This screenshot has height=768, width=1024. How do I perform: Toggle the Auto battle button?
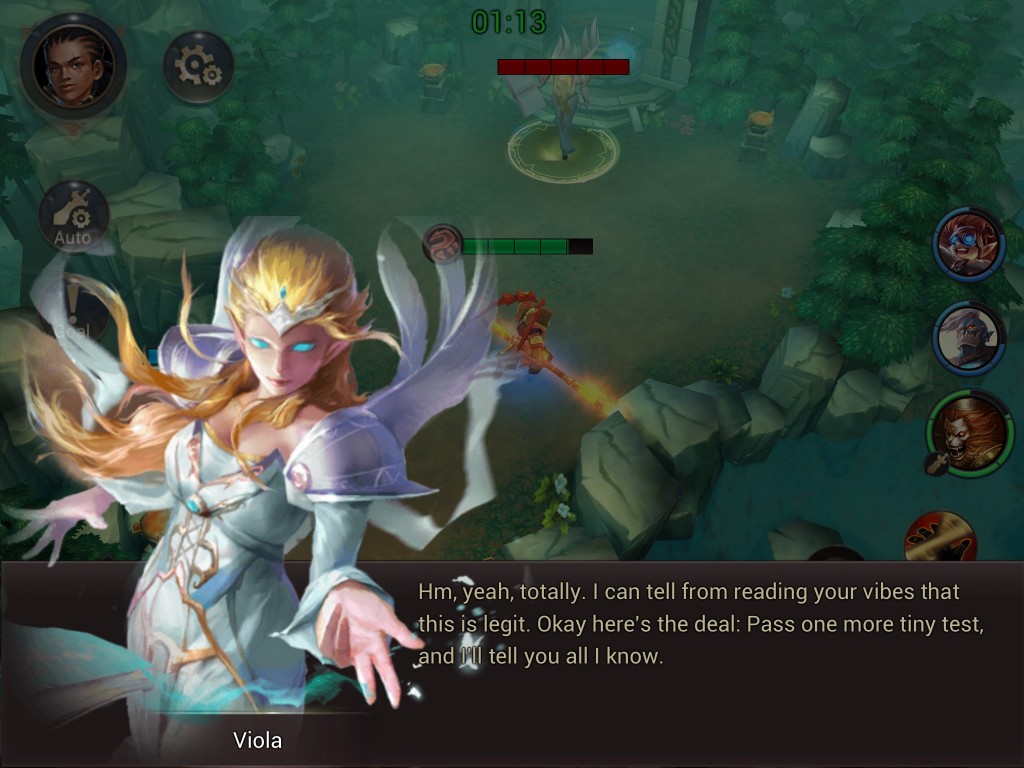click(73, 216)
